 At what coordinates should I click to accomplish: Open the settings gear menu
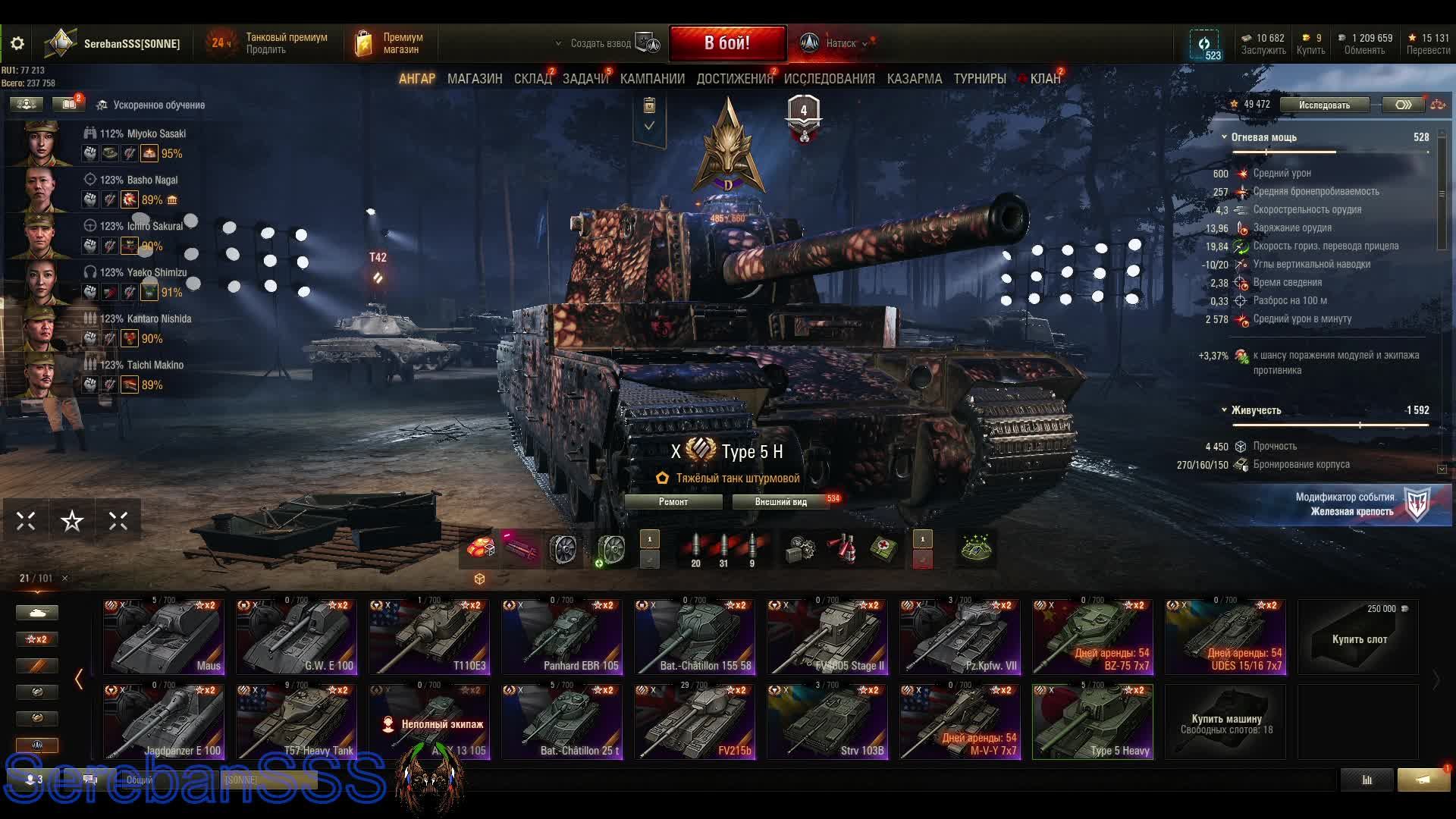[17, 43]
